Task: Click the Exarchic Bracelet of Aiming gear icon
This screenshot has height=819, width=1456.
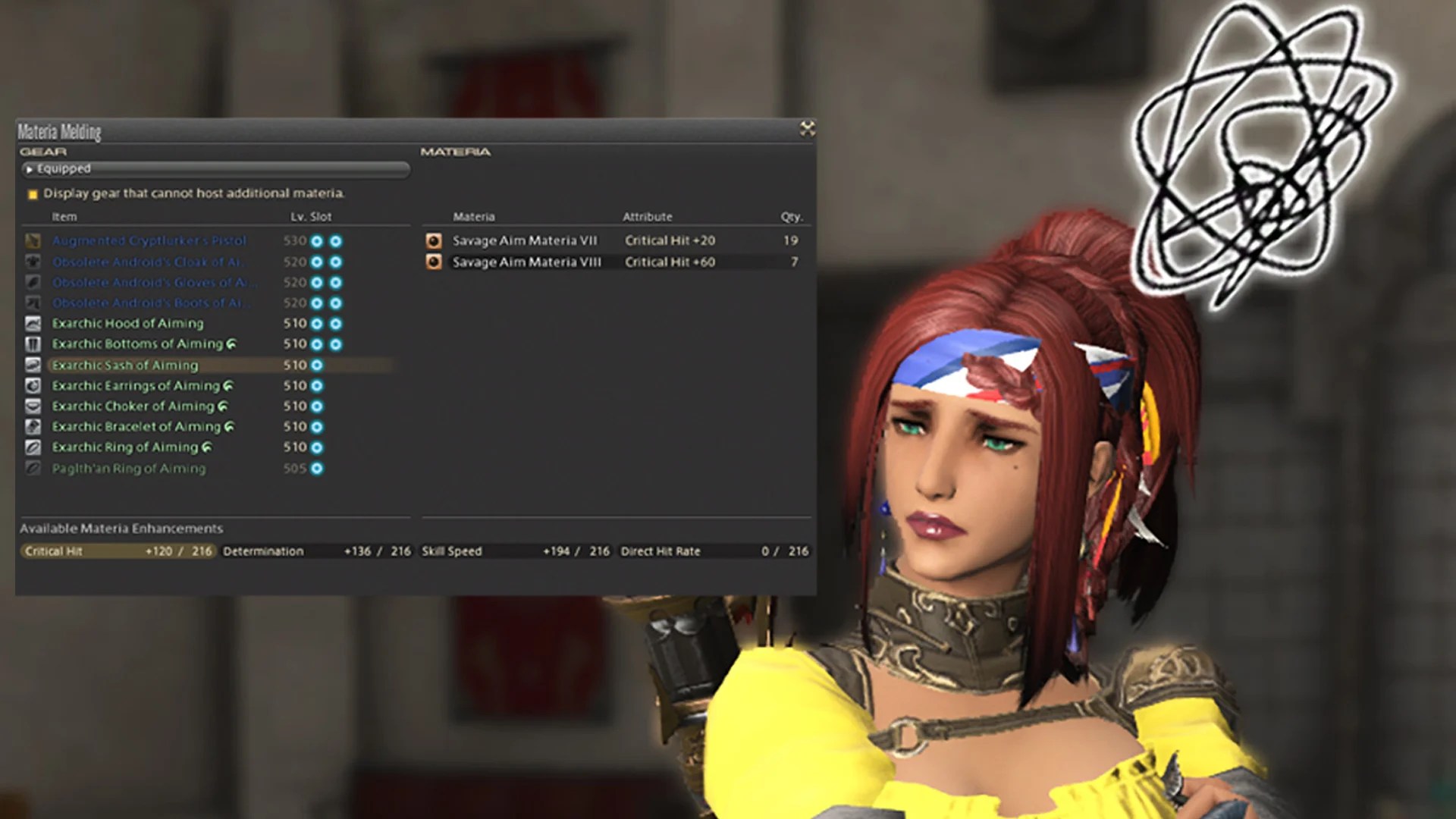Action: point(33,426)
